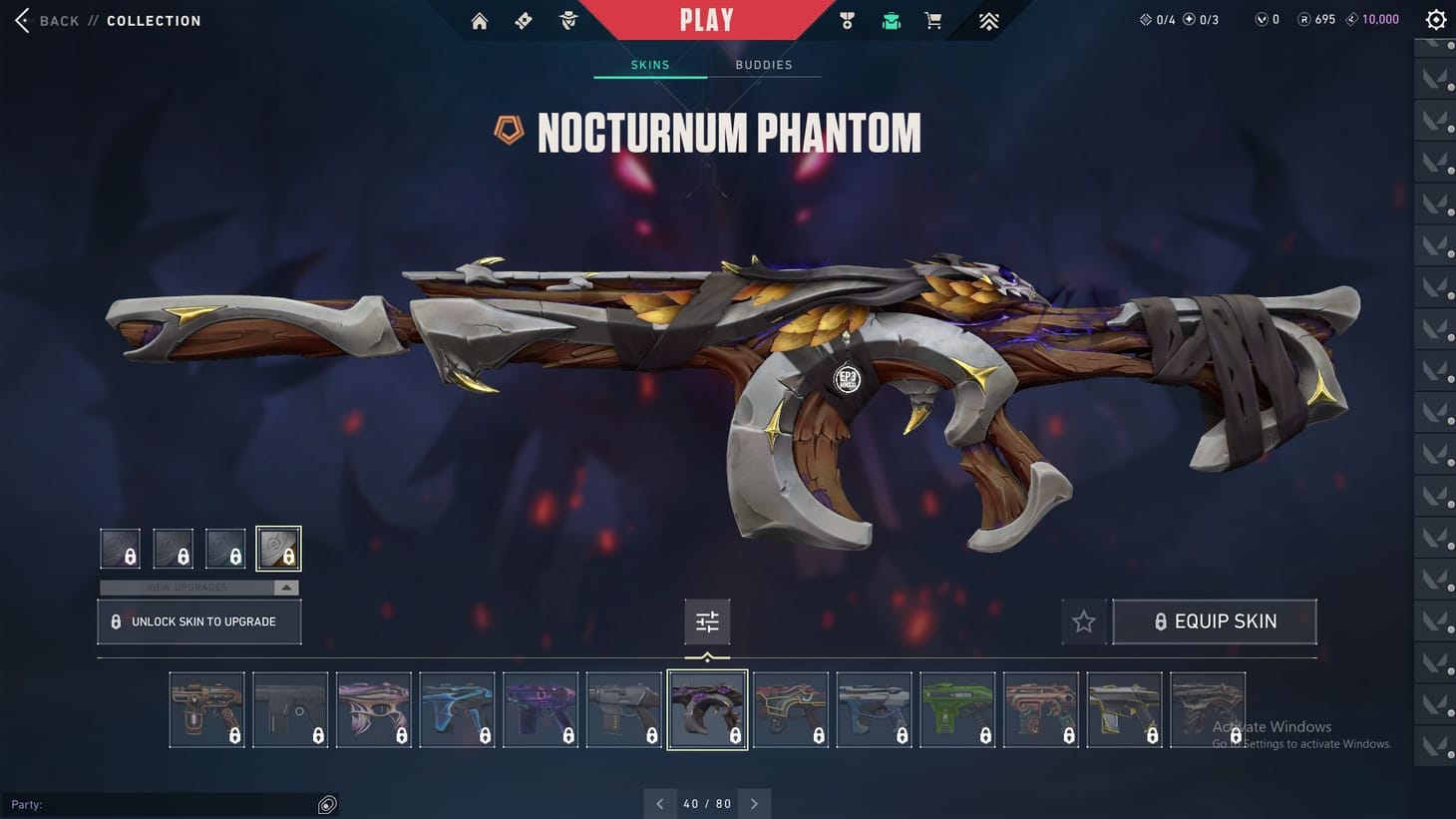Switch to the BUDDIES tab
This screenshot has height=819, width=1456.
(x=764, y=64)
